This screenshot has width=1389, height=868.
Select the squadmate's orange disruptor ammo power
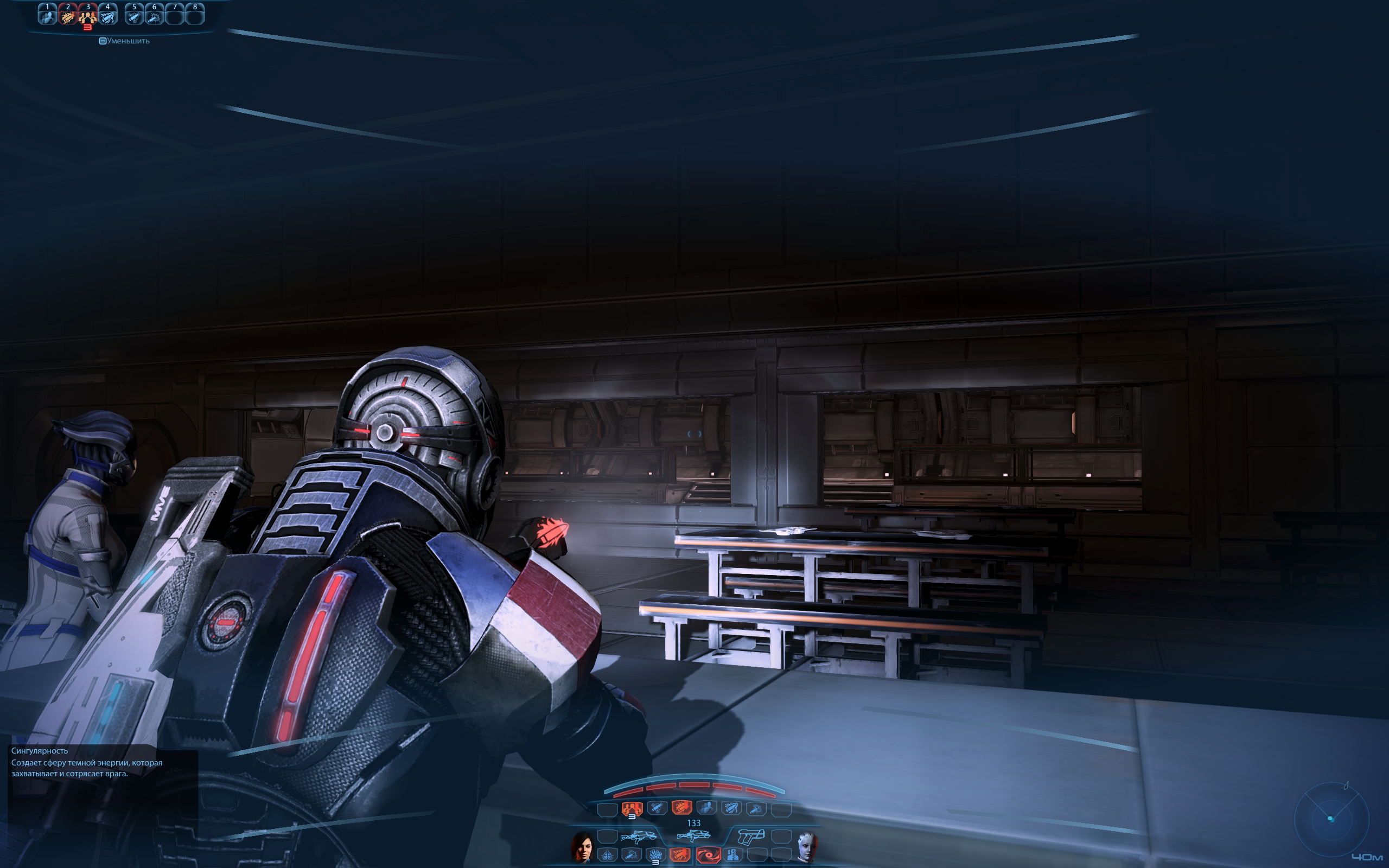tap(681, 856)
